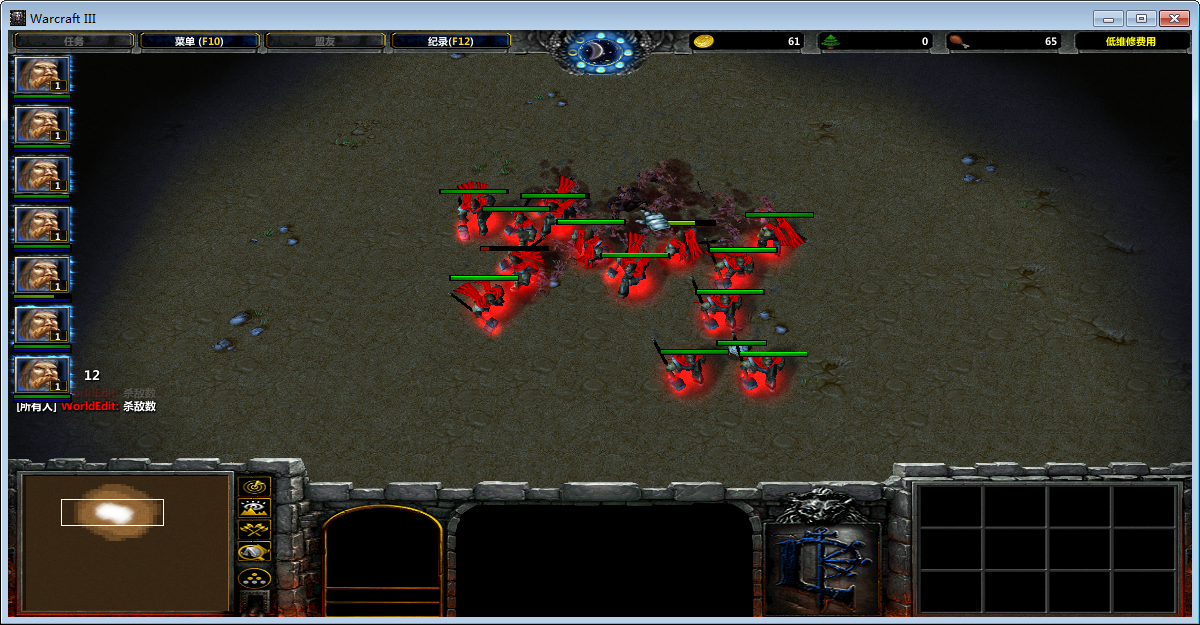Open the 菜单 (F10) menu

pos(199,41)
